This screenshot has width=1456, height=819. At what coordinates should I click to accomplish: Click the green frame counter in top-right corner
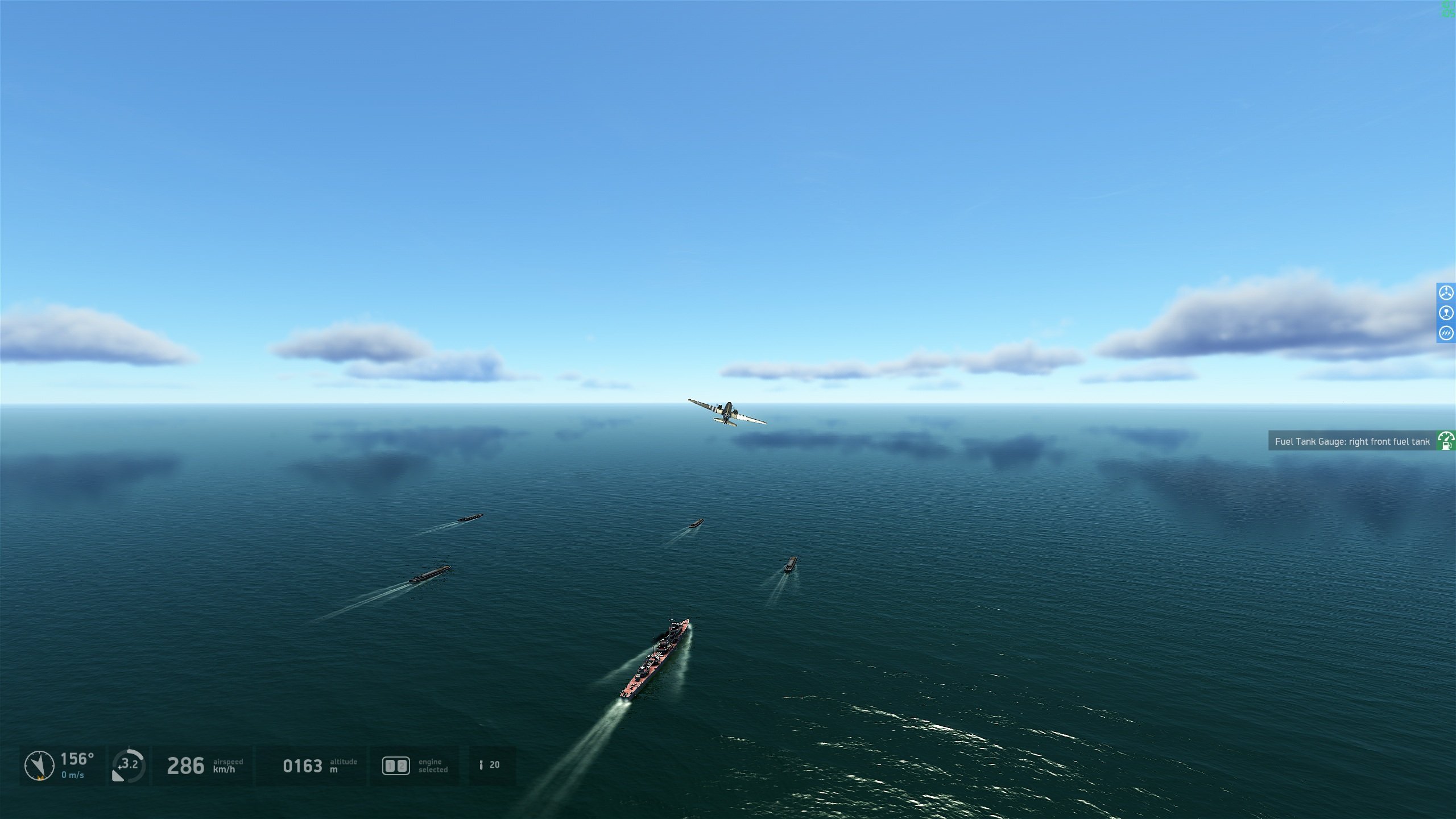[x=1447, y=9]
